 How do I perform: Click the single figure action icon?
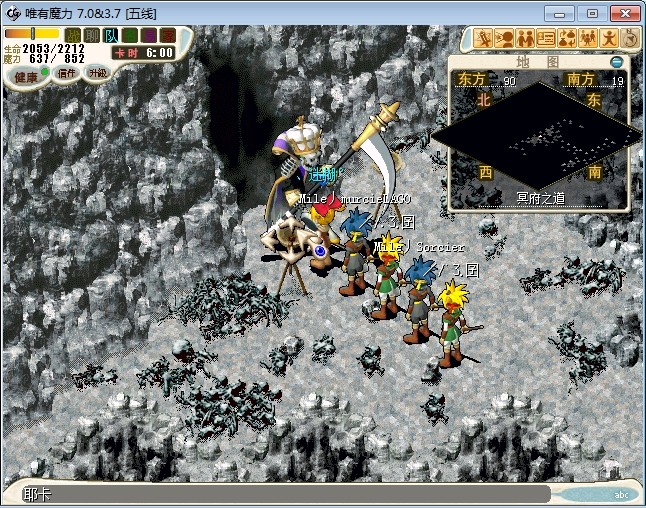click(x=609, y=39)
